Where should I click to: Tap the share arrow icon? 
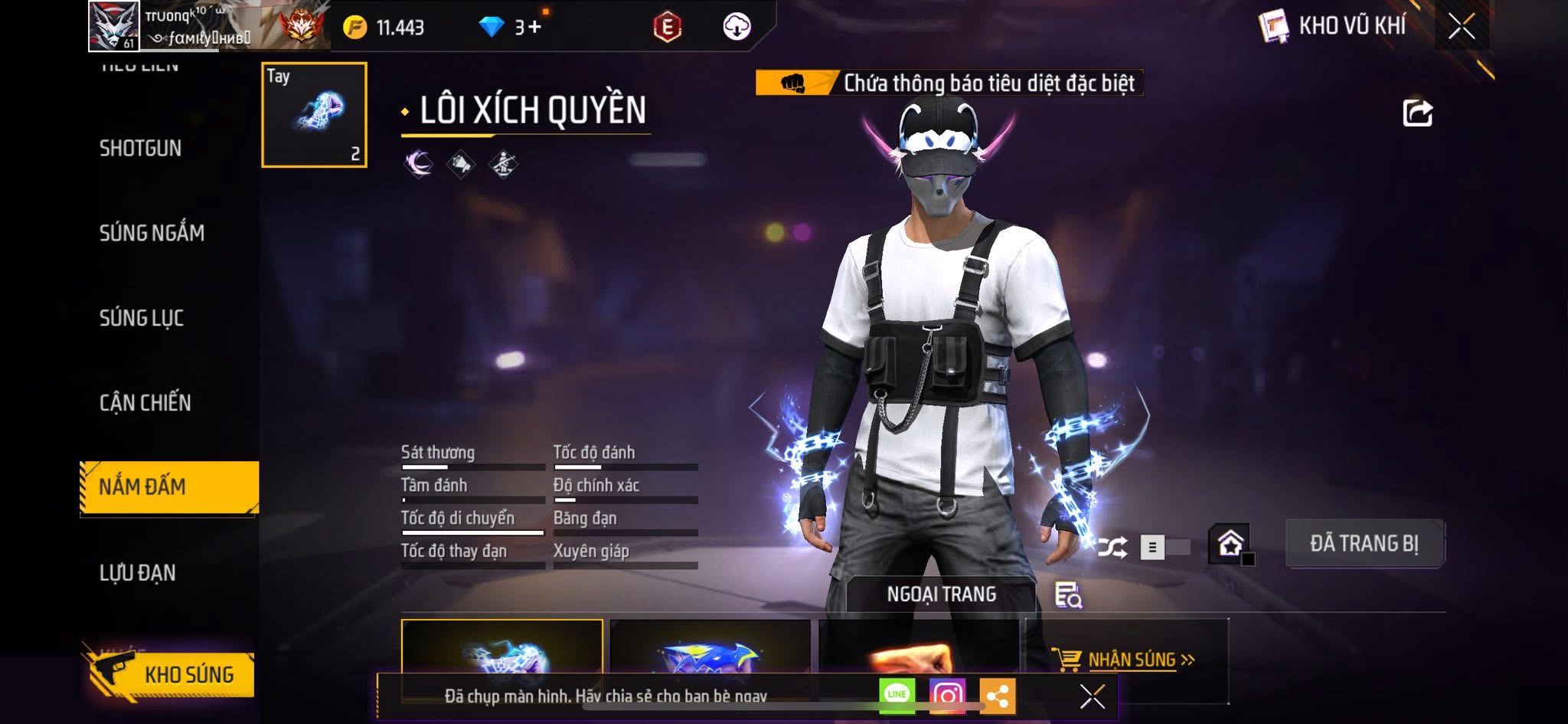point(1417,113)
